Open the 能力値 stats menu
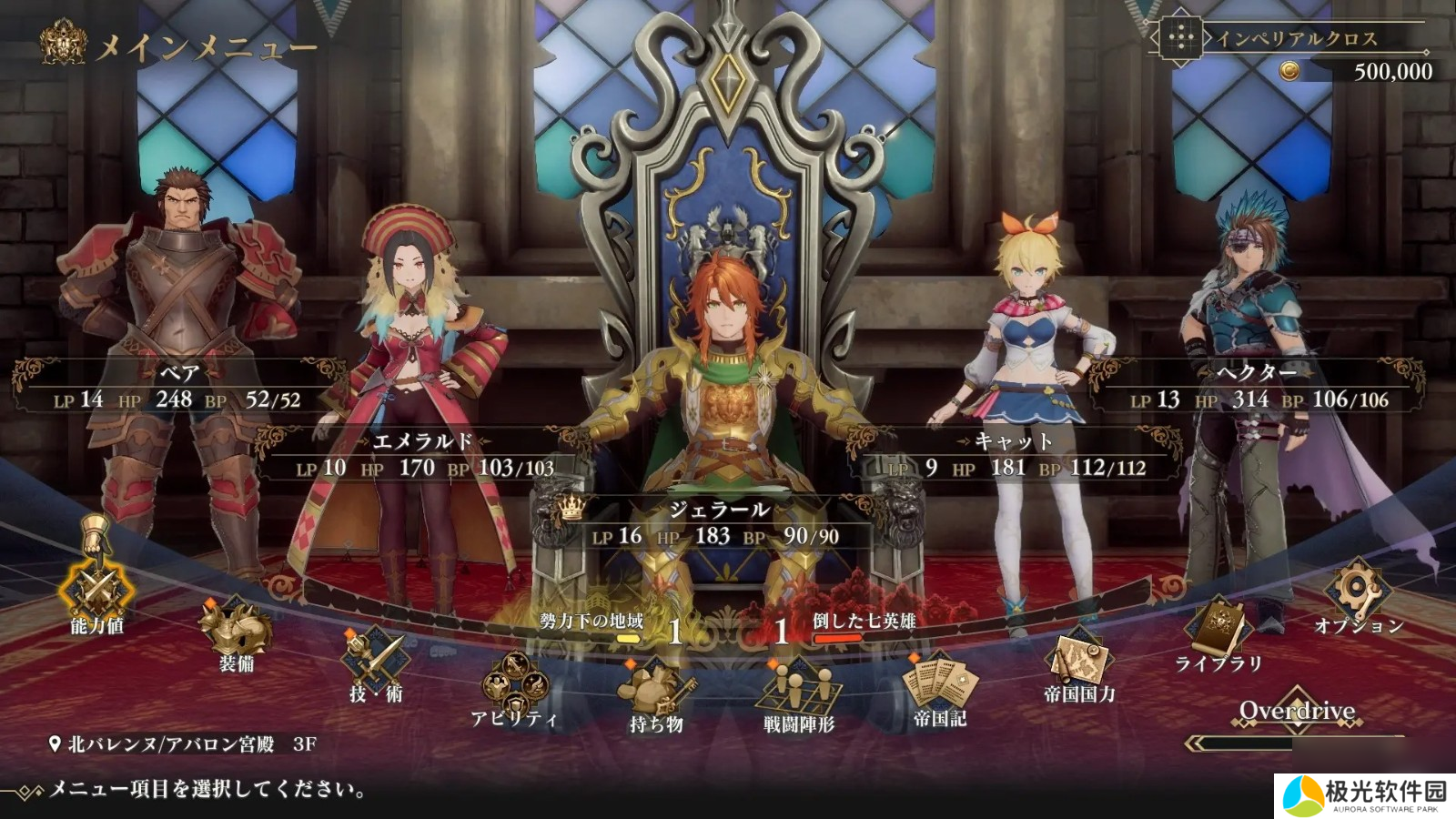The height and width of the screenshot is (819, 1456). pos(96,591)
